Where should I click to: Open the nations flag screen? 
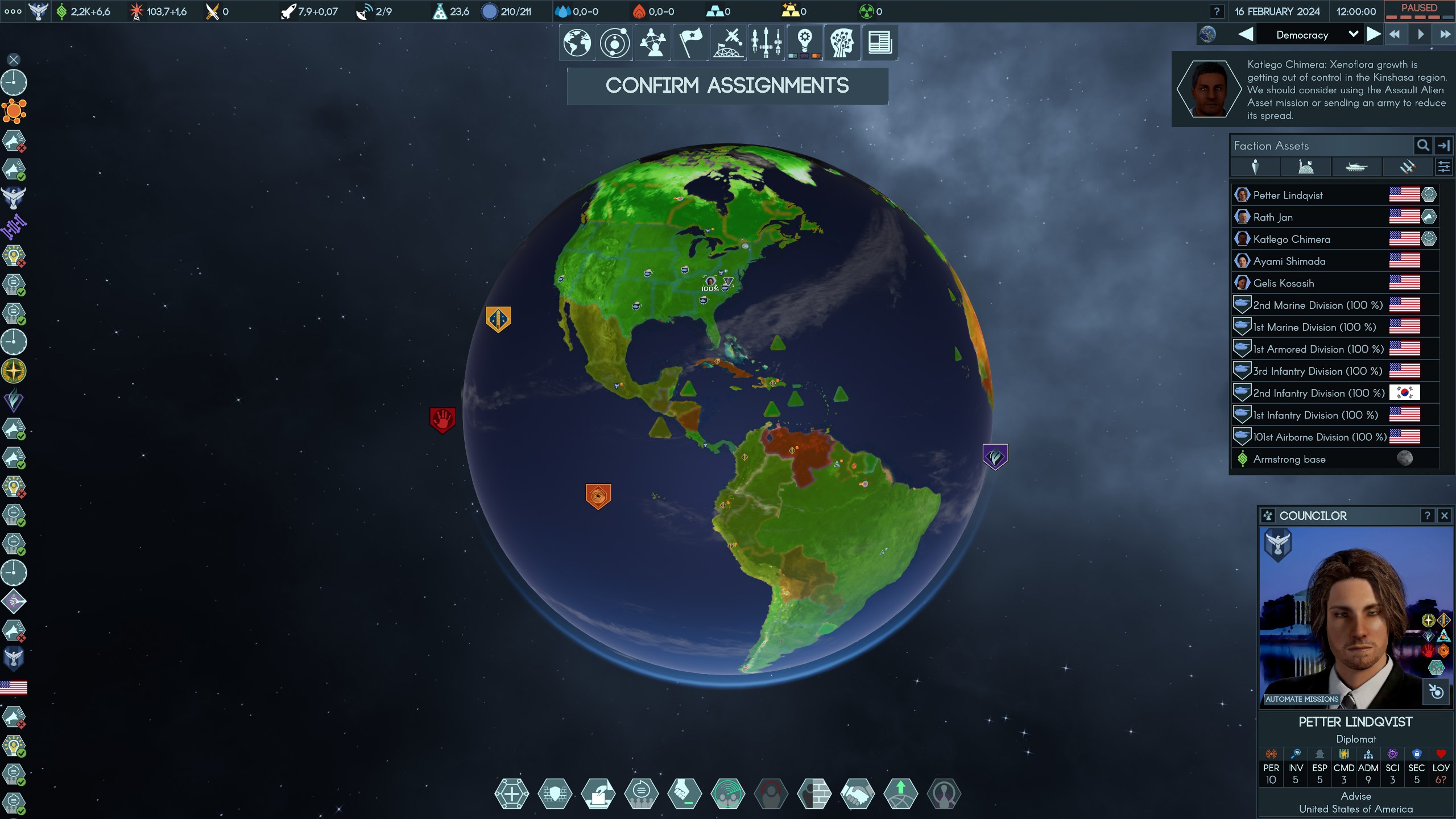(x=690, y=43)
